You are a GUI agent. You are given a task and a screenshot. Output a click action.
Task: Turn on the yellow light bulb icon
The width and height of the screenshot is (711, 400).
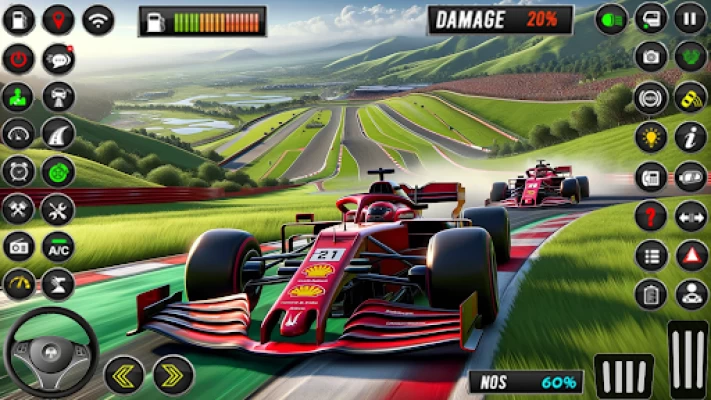pos(651,137)
